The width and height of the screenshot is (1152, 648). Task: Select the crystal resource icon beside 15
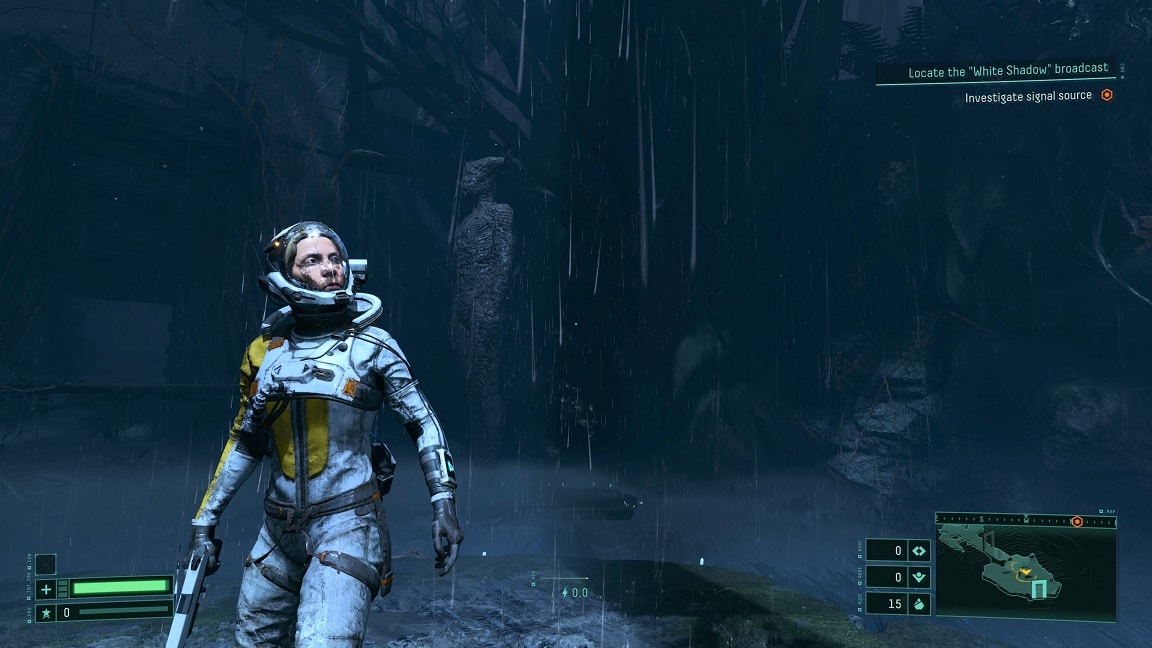click(920, 604)
